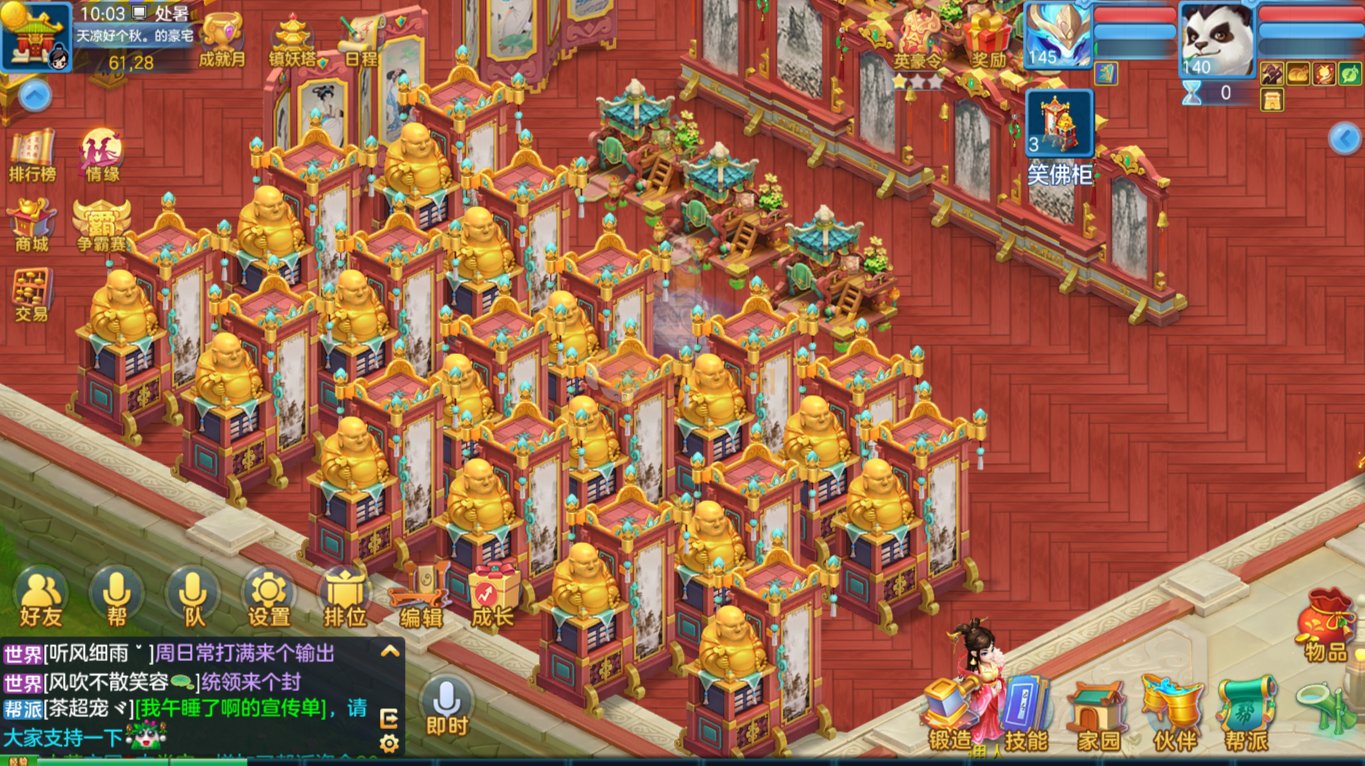Open the 成长 growth gift icon

[493, 595]
